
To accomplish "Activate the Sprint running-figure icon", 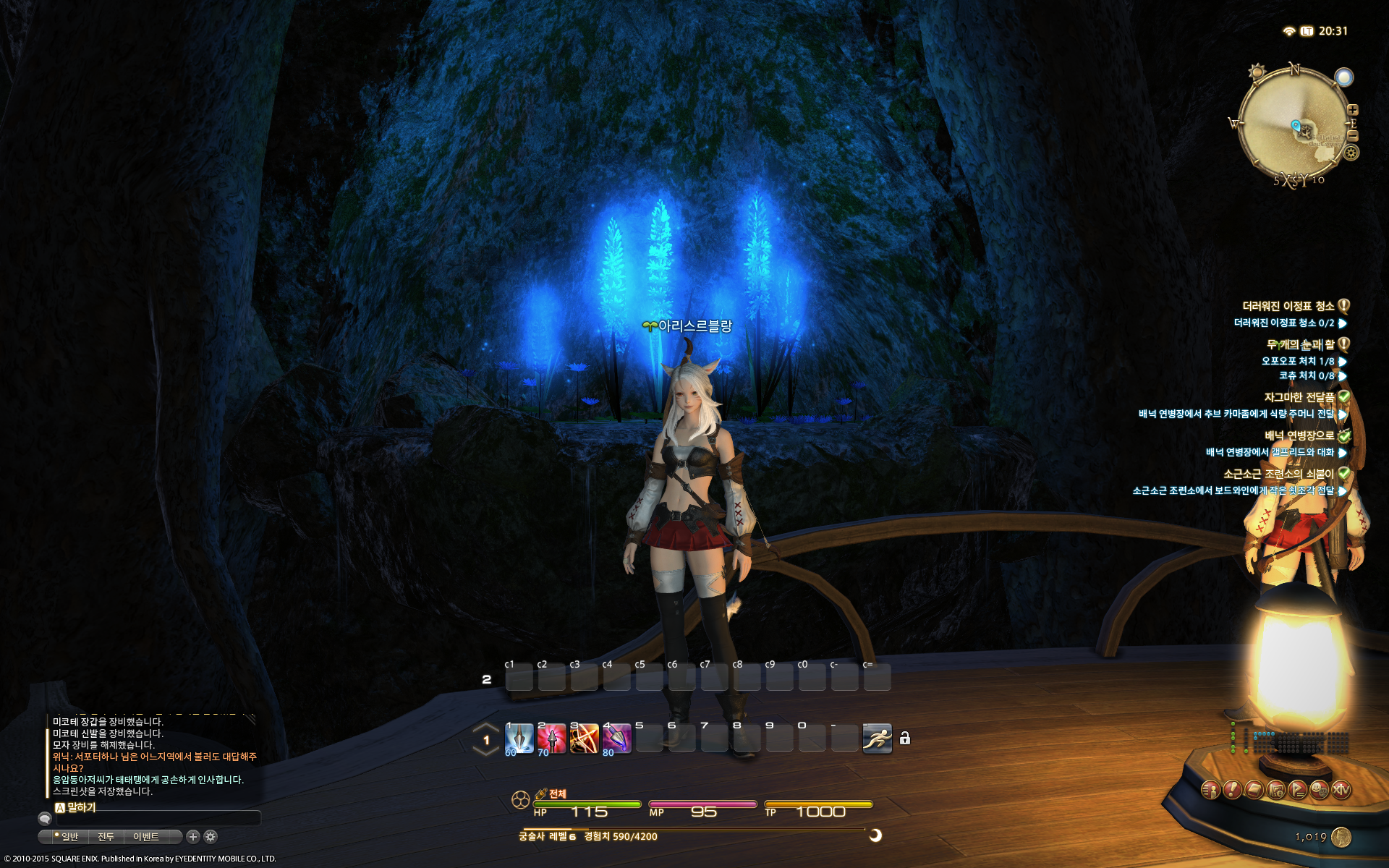I will 877,739.
